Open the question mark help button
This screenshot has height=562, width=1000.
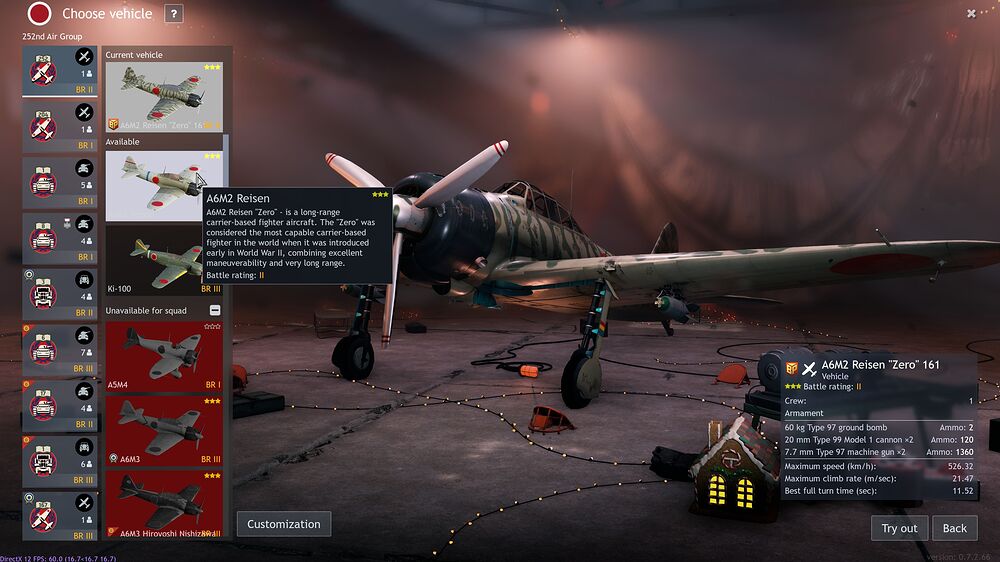(174, 14)
